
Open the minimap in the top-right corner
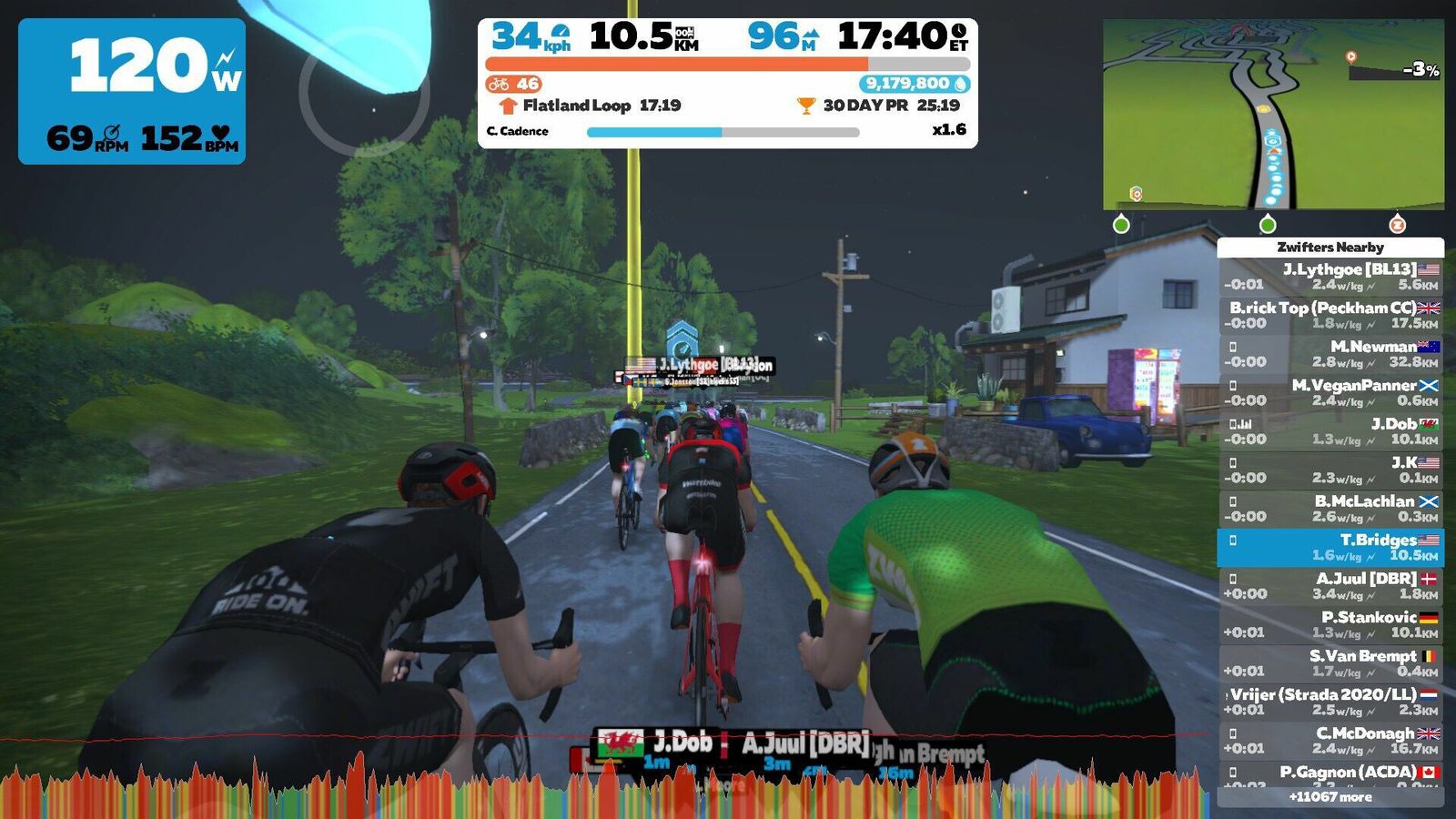tap(1272, 115)
